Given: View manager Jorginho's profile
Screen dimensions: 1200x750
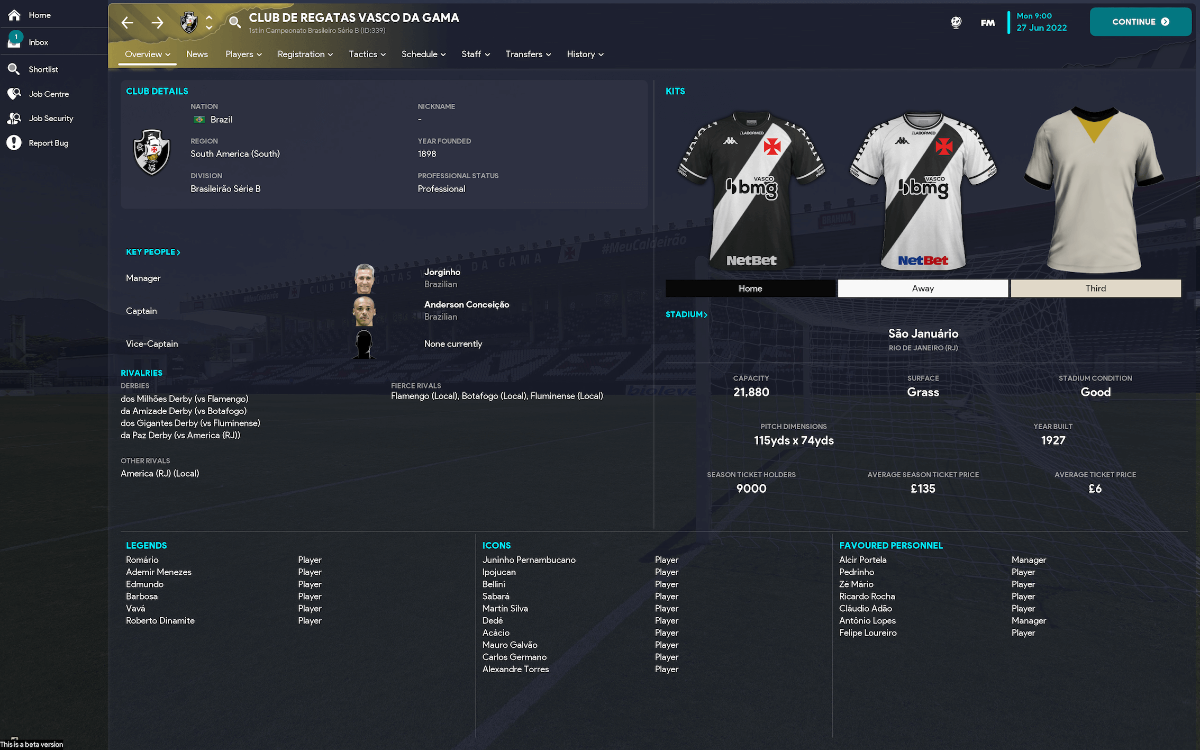Looking at the screenshot, I should click(x=442, y=272).
